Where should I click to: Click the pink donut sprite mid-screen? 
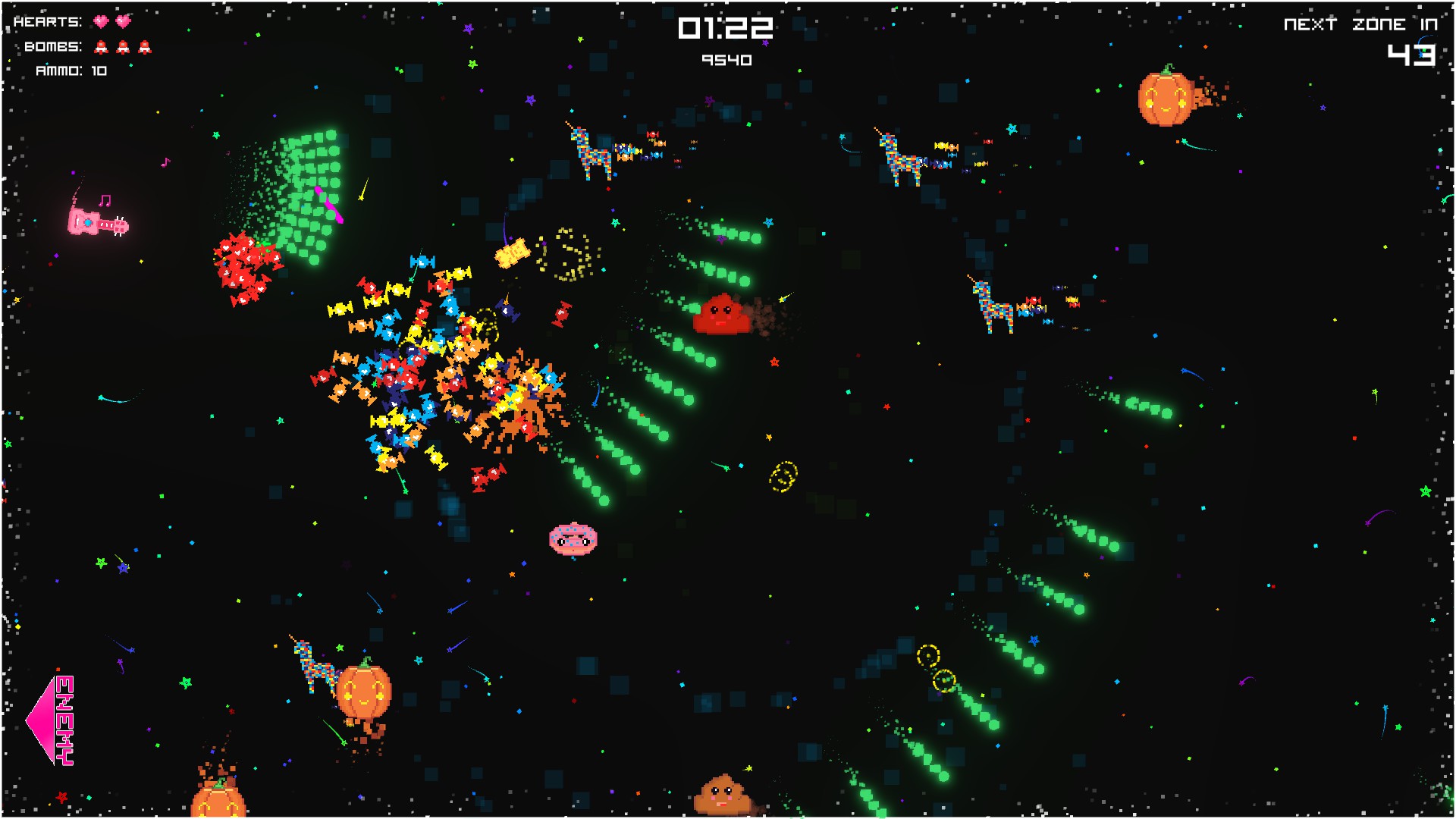pos(573,538)
